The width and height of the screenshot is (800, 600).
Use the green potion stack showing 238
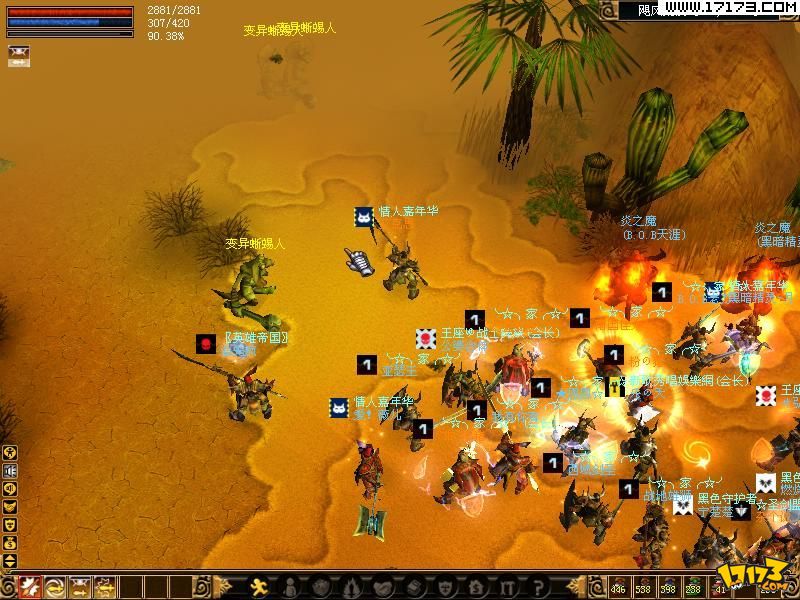tap(692, 585)
